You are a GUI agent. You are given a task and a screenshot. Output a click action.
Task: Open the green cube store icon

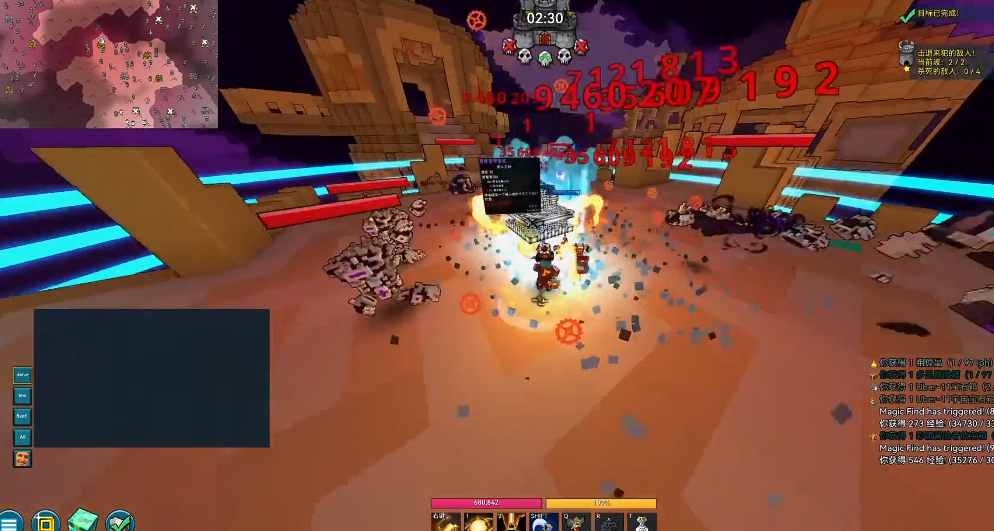(82, 521)
